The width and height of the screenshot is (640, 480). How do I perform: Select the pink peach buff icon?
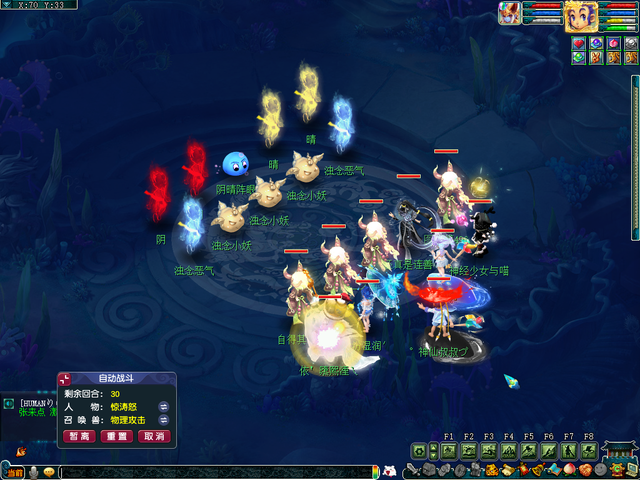click(x=613, y=44)
